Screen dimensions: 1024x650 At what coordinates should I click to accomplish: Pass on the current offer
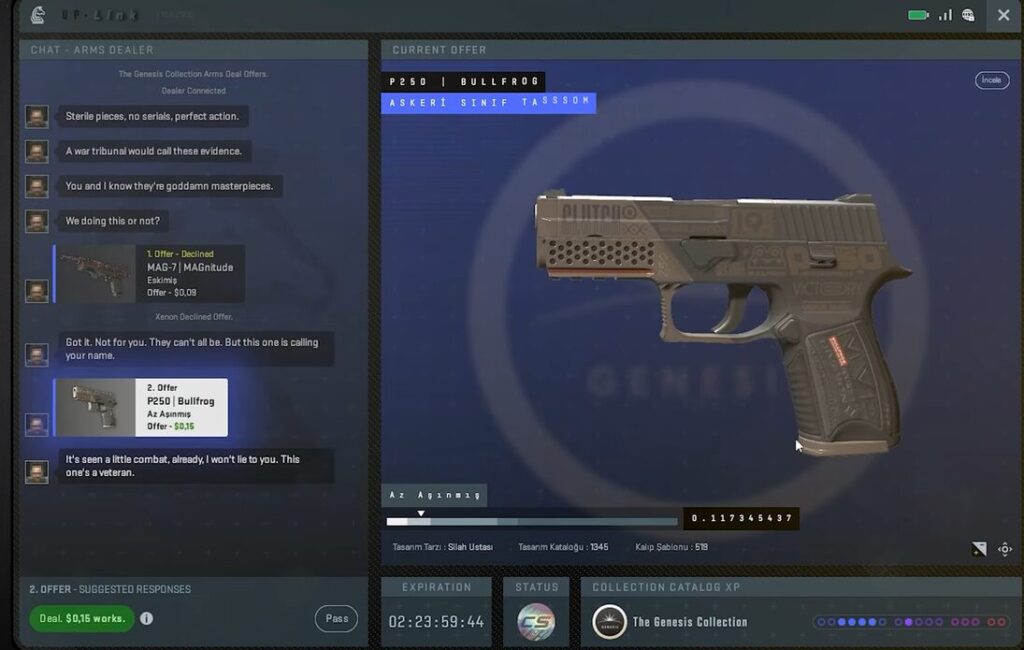[336, 618]
